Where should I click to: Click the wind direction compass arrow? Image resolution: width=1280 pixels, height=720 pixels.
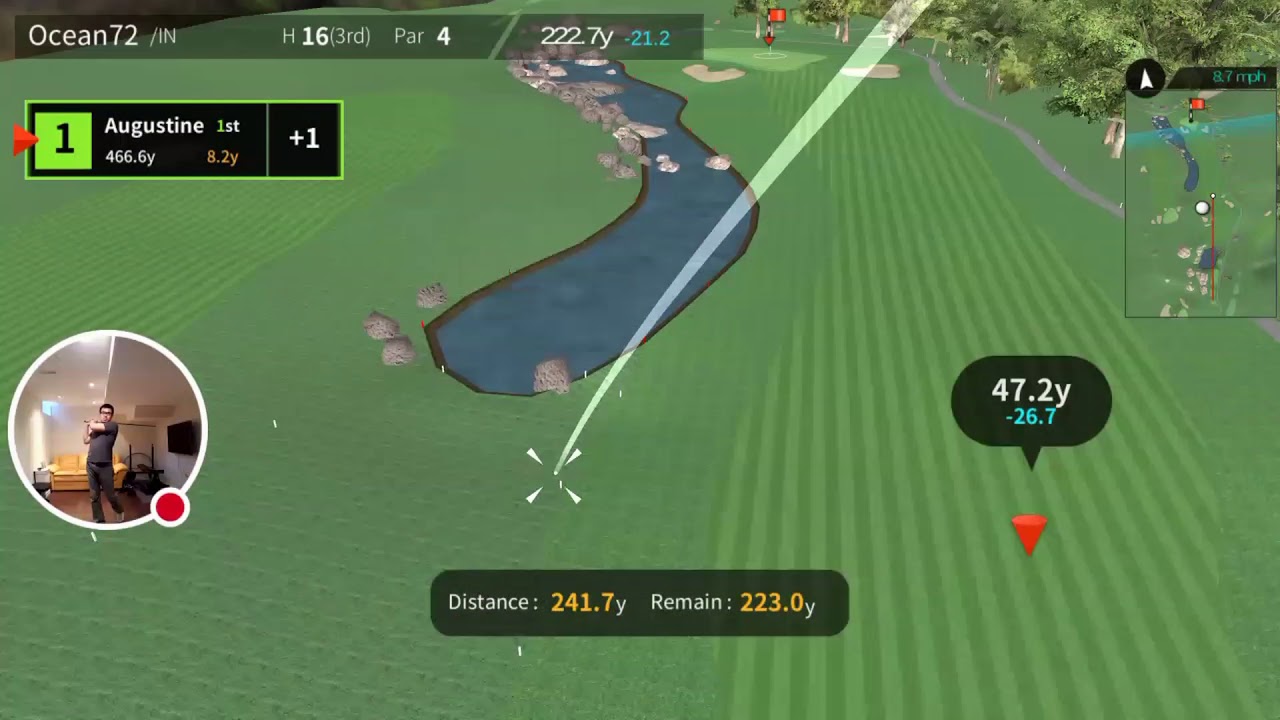1146,78
